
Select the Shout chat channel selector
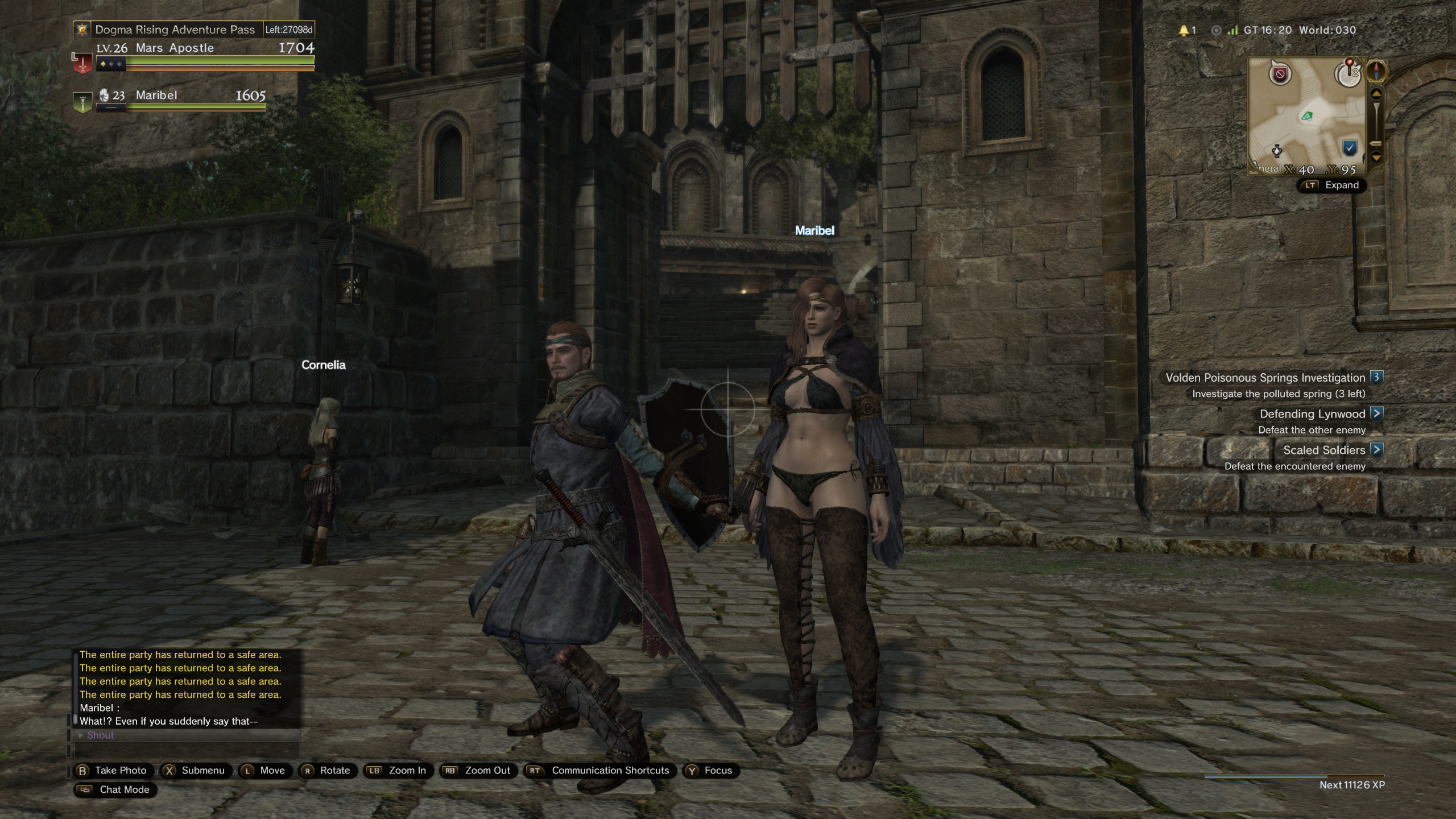coord(101,735)
